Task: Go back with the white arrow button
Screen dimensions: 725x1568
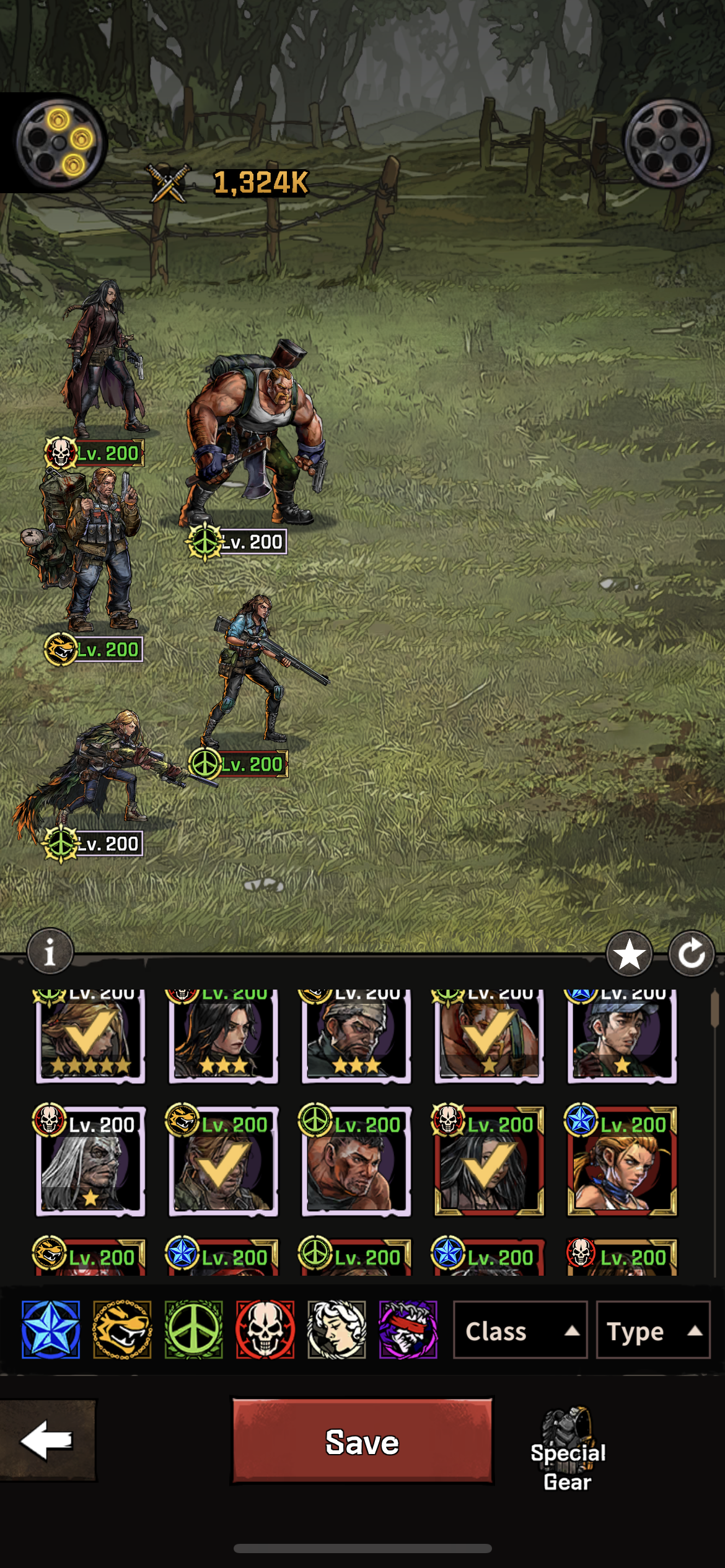Action: coord(47,1440)
